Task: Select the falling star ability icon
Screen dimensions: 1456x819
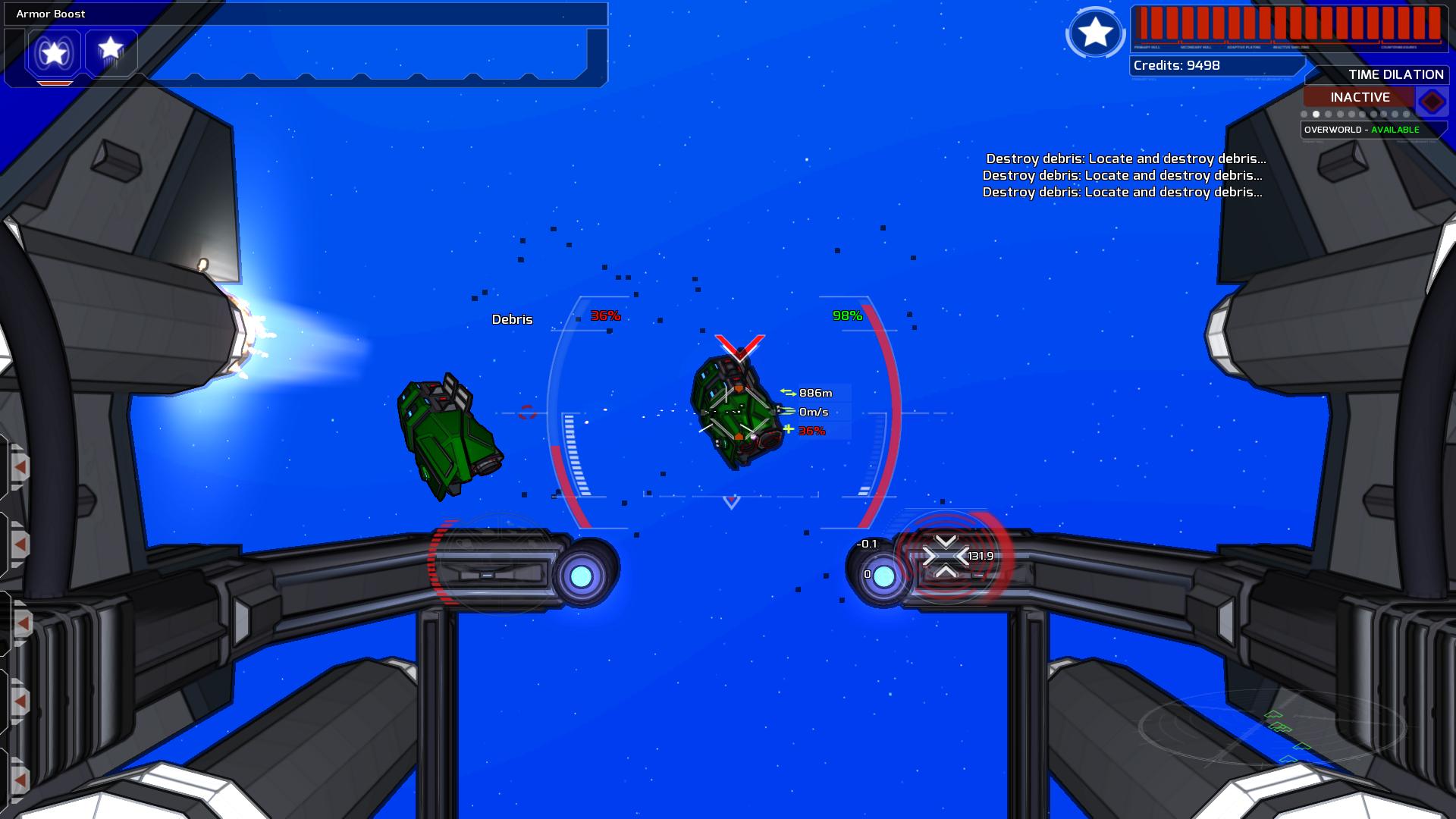Action: (x=111, y=51)
